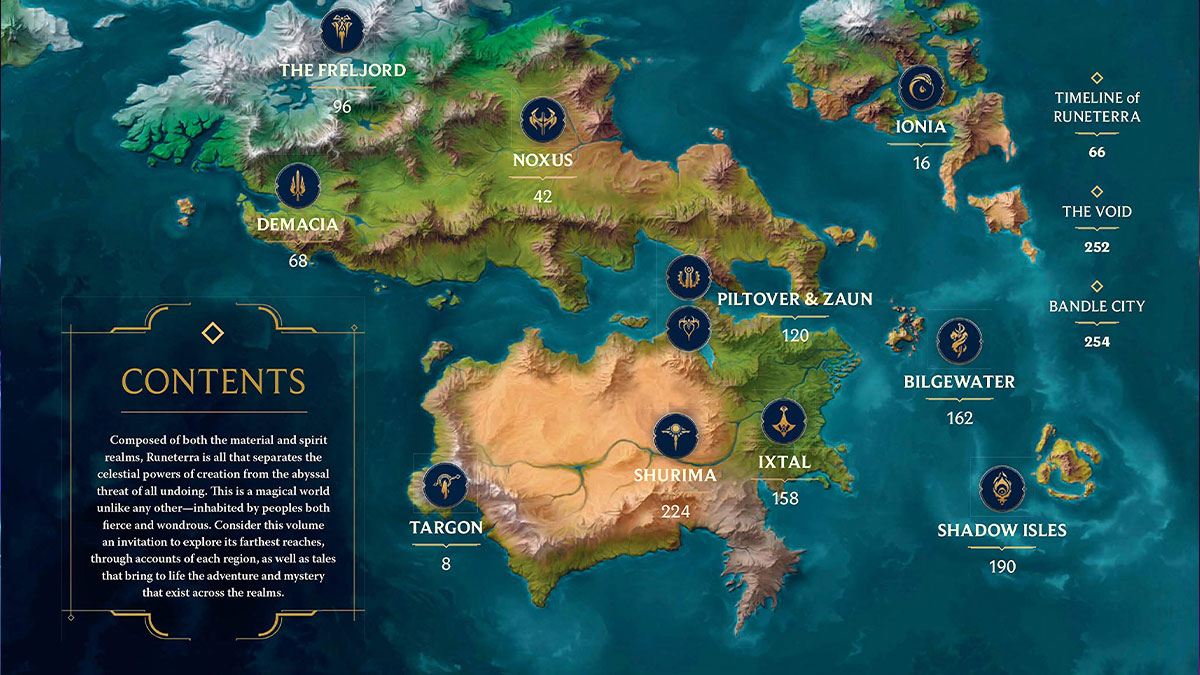
Task: Select The Freljord region emblem
Action: [x=342, y=30]
